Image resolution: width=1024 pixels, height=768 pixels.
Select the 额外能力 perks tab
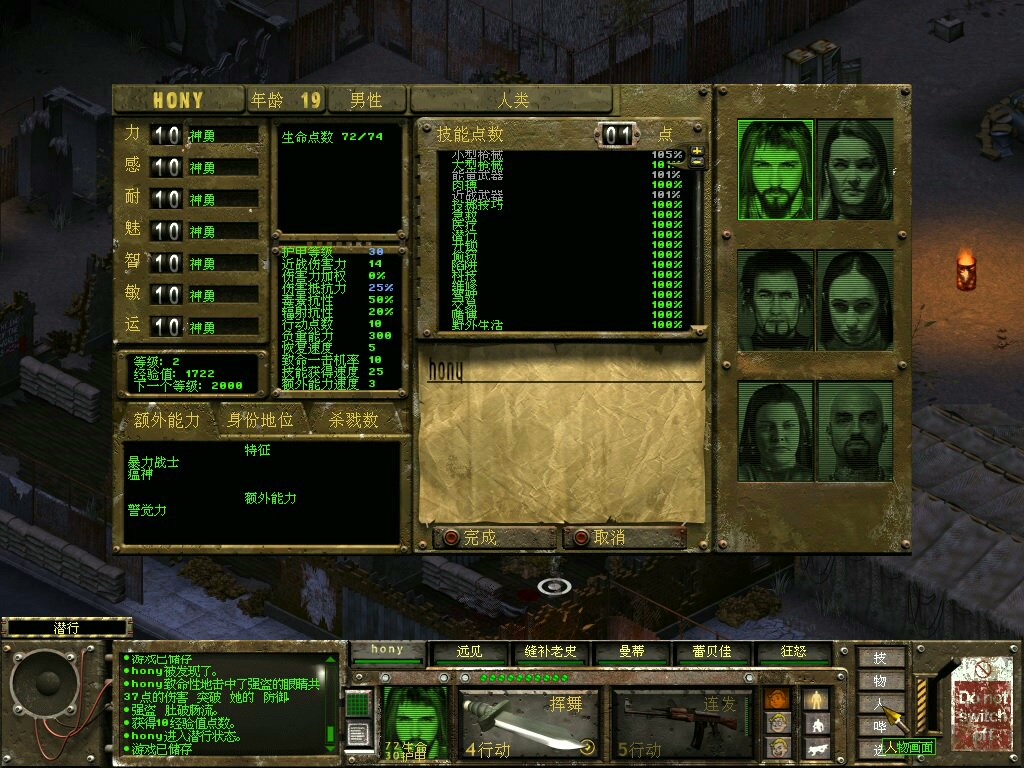click(167, 421)
